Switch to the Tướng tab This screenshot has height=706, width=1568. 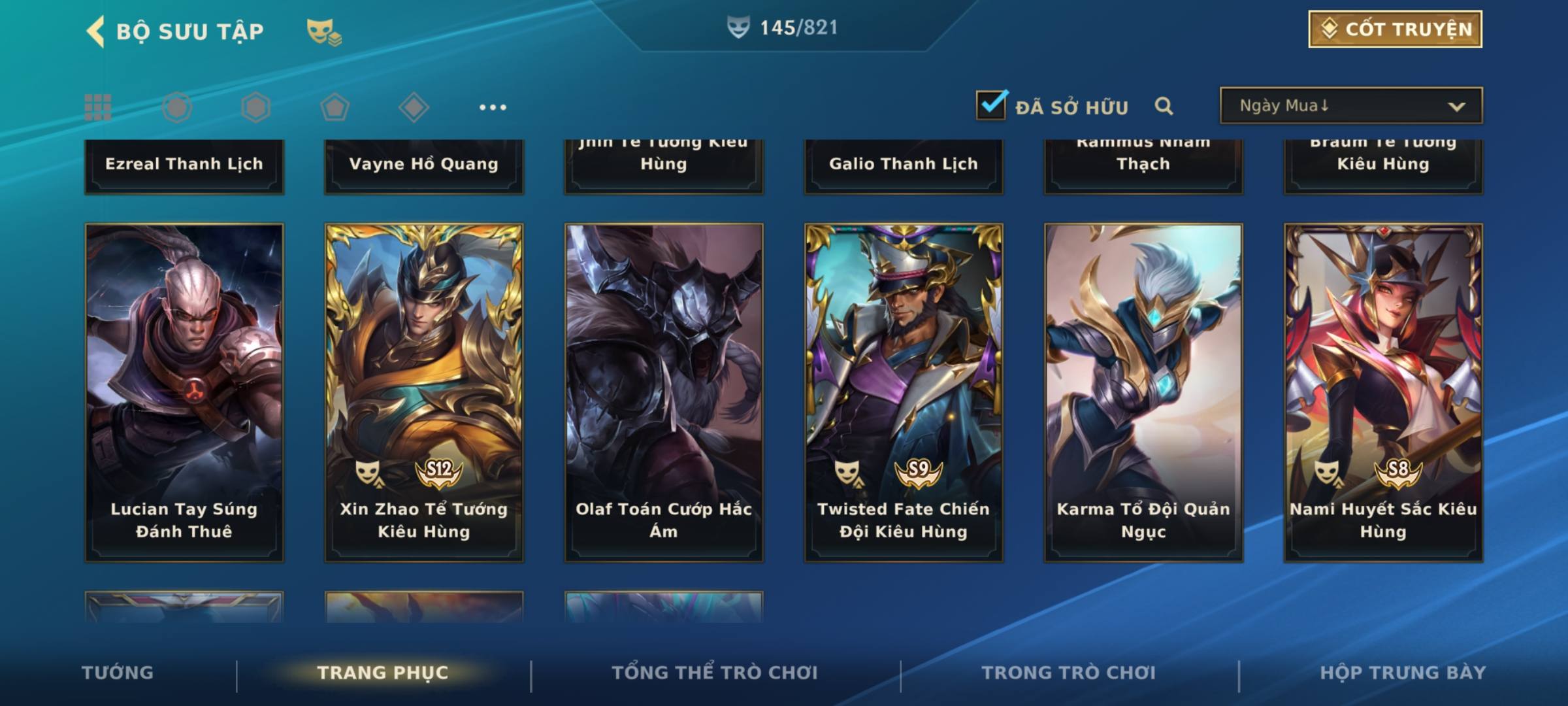click(118, 673)
